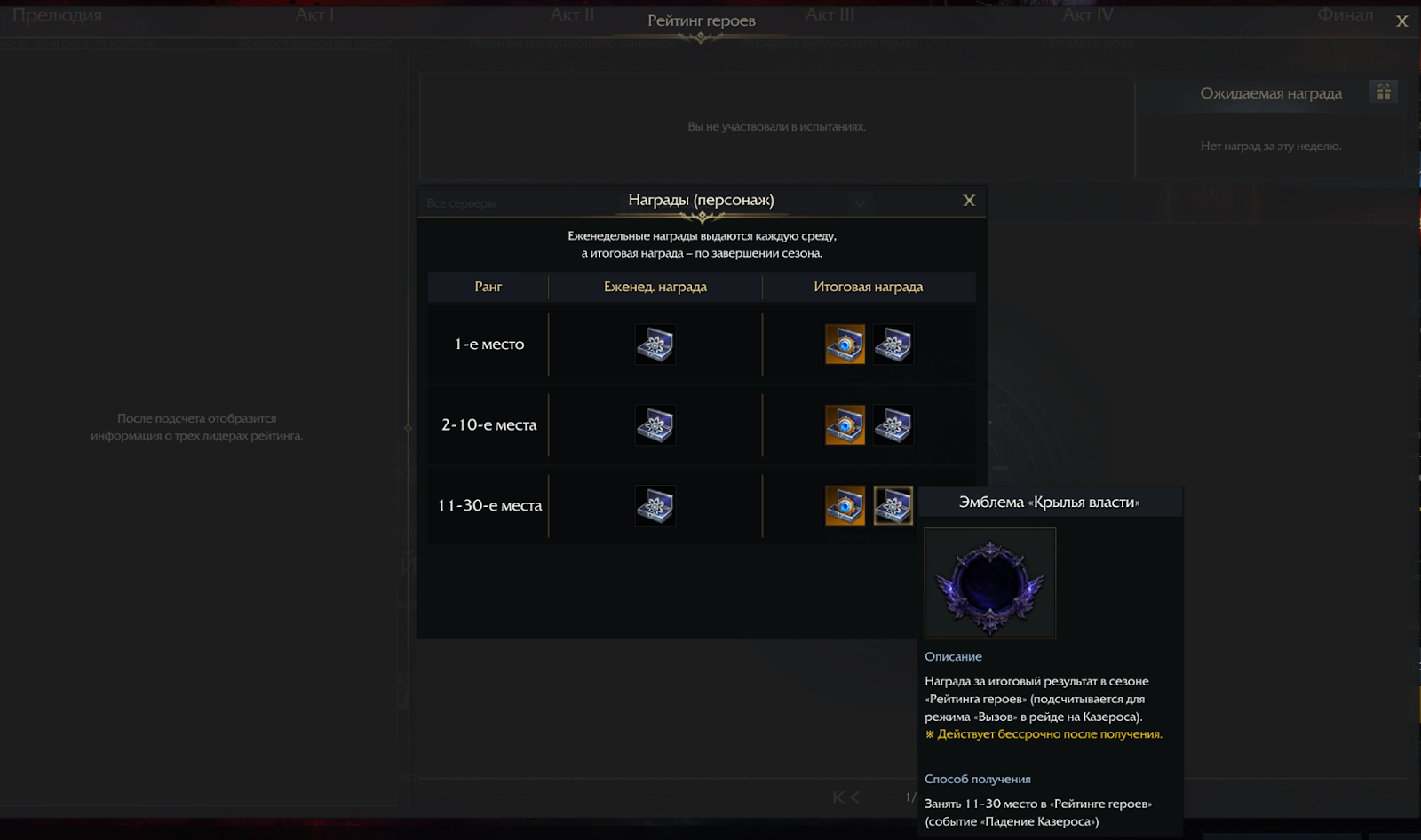Select the 1-е место weekly reward chest
The width and height of the screenshot is (1421, 840).
click(x=655, y=345)
